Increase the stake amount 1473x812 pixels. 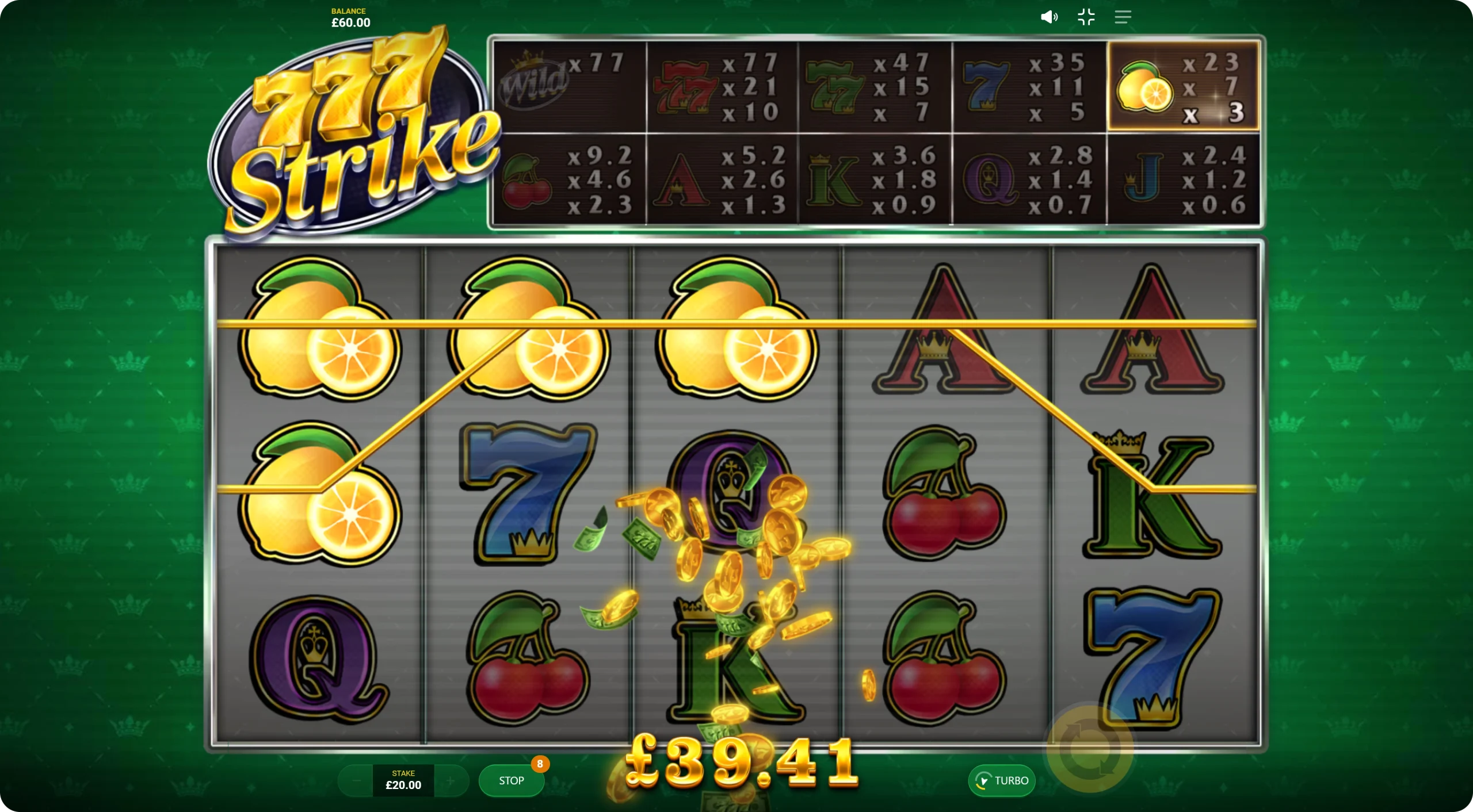coord(451,780)
